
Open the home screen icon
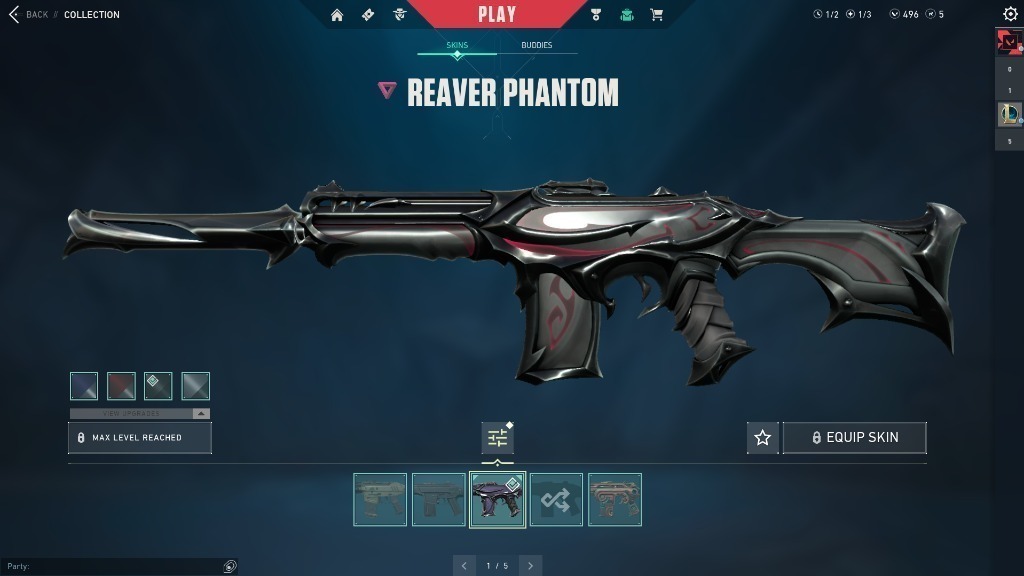(337, 15)
